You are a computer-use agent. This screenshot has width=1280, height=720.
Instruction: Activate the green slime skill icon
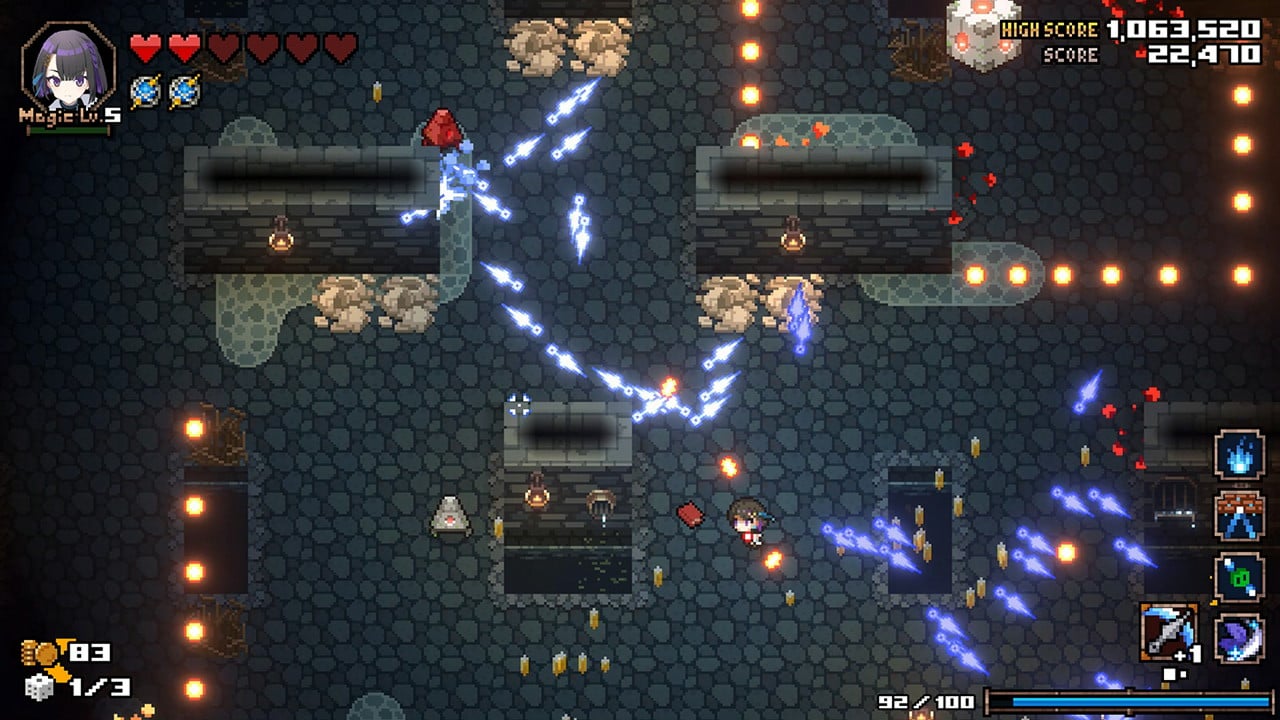[x=1239, y=578]
